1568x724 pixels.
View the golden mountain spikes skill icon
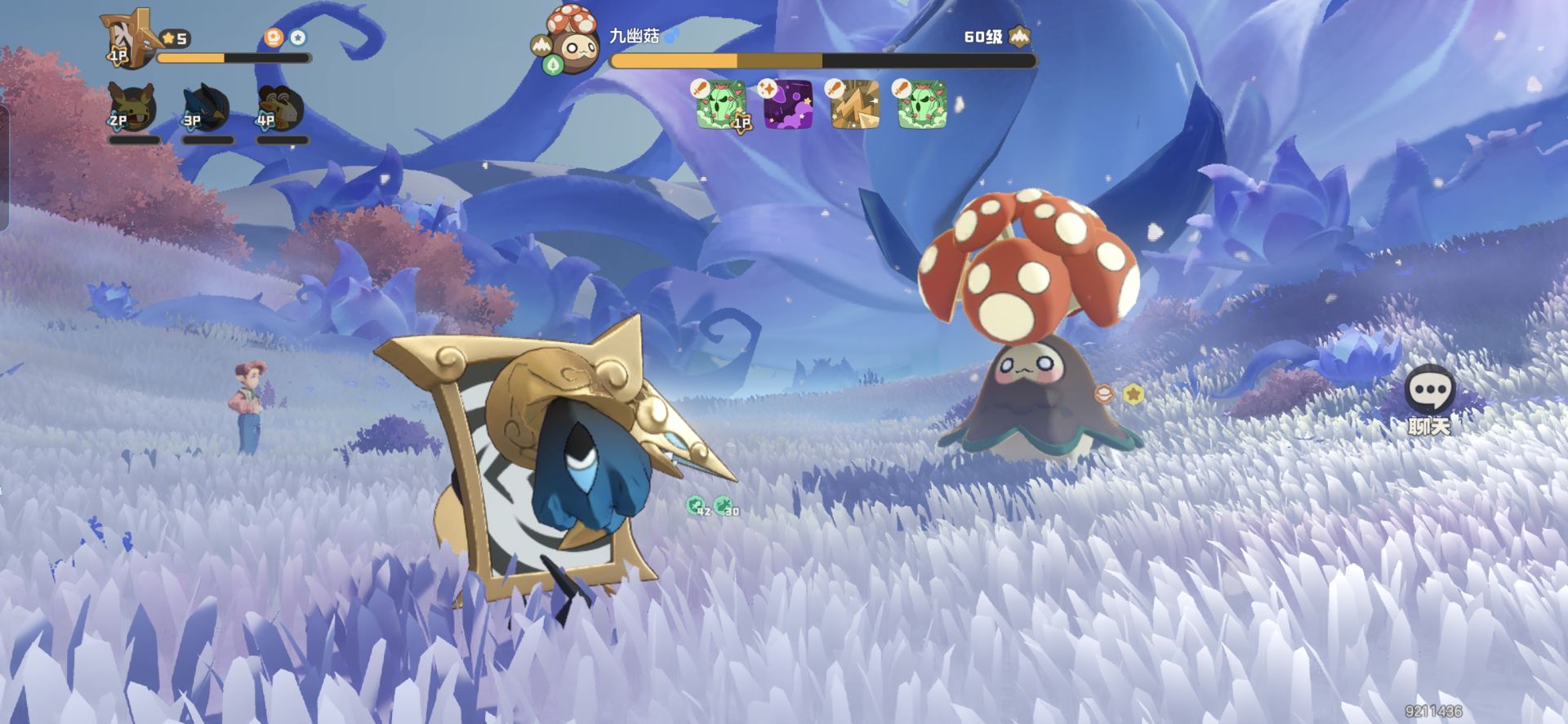pos(855,104)
